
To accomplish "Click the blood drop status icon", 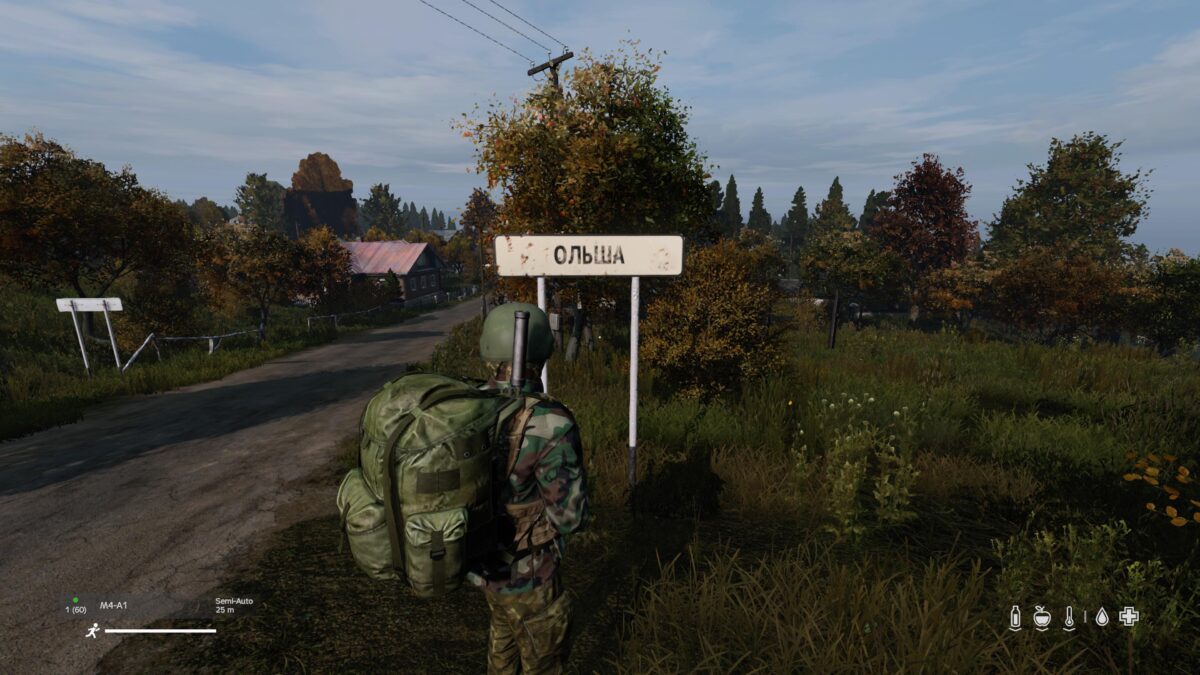I will tap(1102, 617).
